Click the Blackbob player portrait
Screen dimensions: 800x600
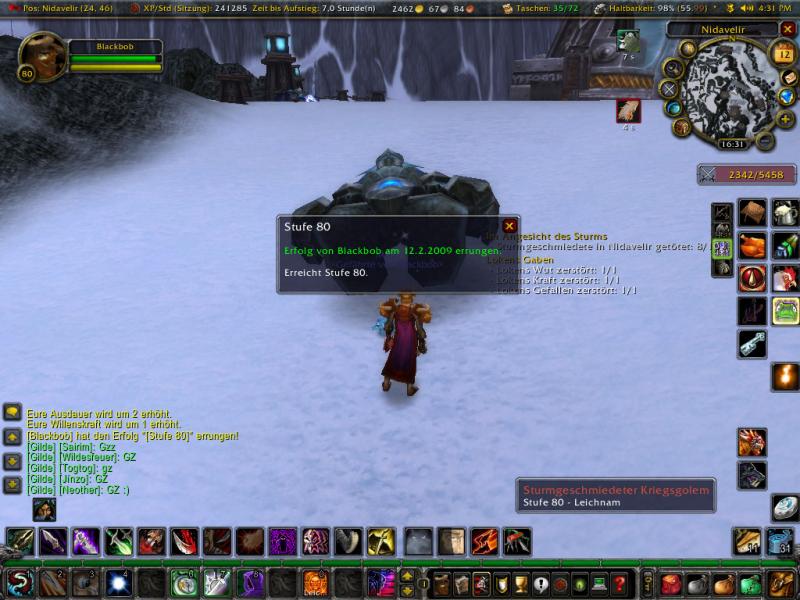click(x=41, y=56)
